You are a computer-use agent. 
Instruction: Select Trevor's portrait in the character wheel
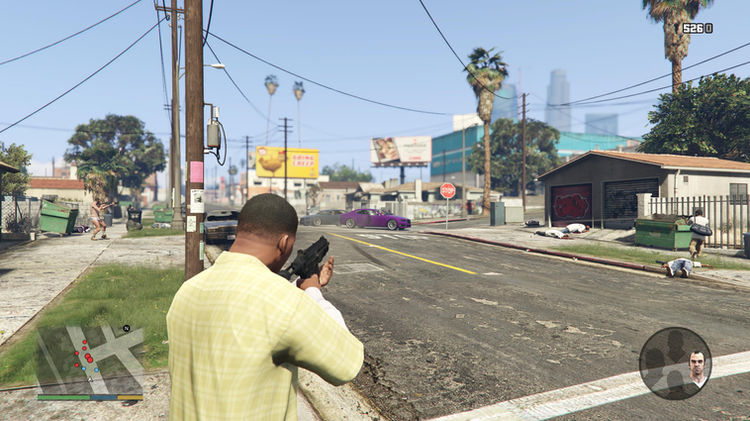(695, 369)
